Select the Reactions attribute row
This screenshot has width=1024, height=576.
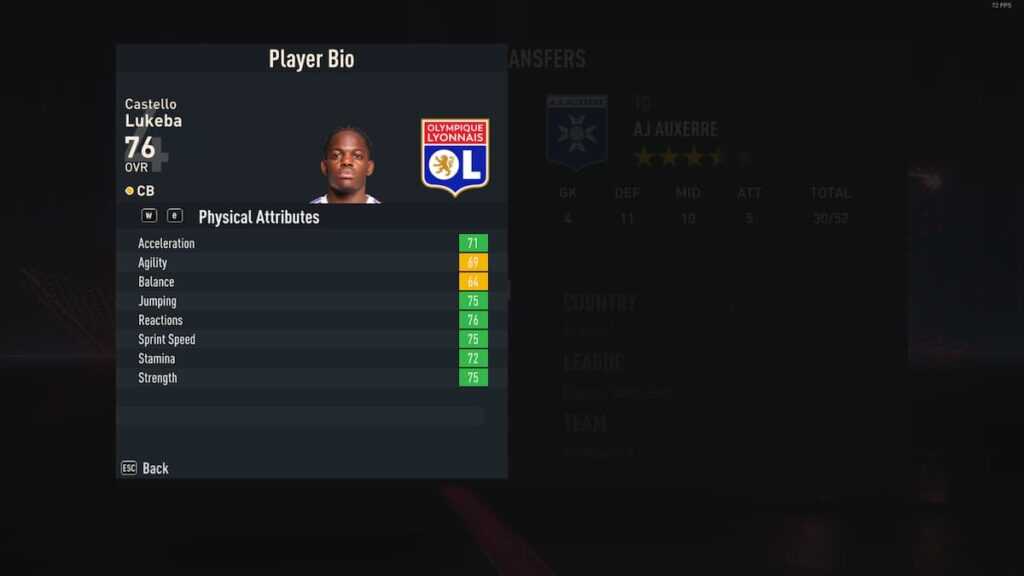(311, 320)
